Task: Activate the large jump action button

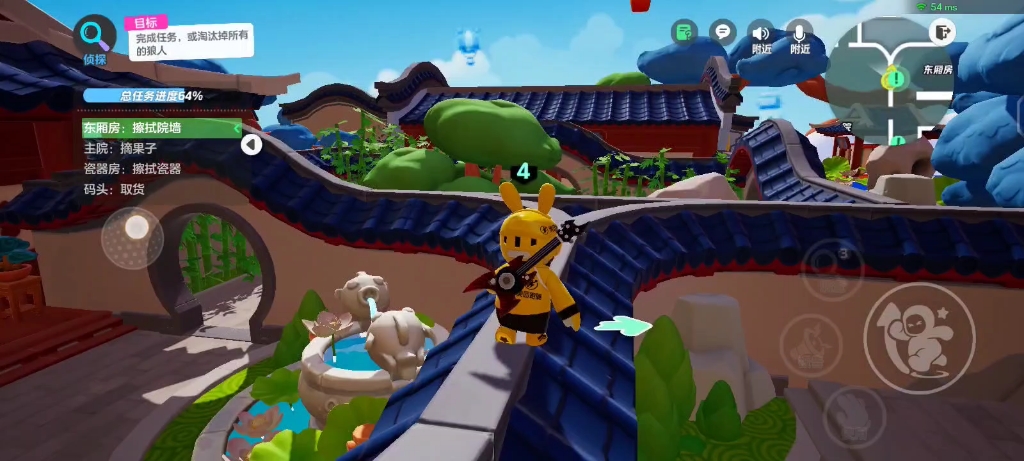Action: pyautogui.click(x=918, y=337)
